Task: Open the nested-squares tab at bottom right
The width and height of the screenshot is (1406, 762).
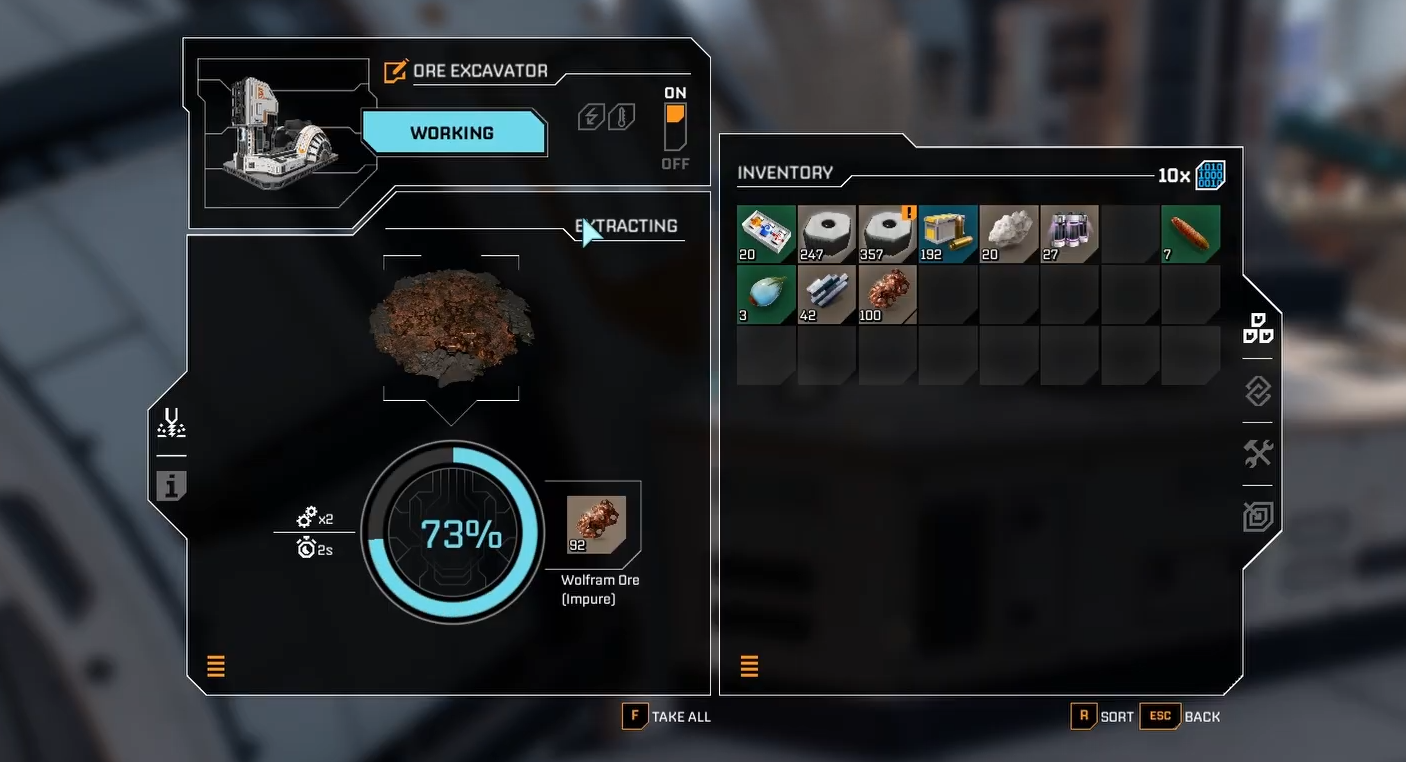Action: [x=1258, y=516]
